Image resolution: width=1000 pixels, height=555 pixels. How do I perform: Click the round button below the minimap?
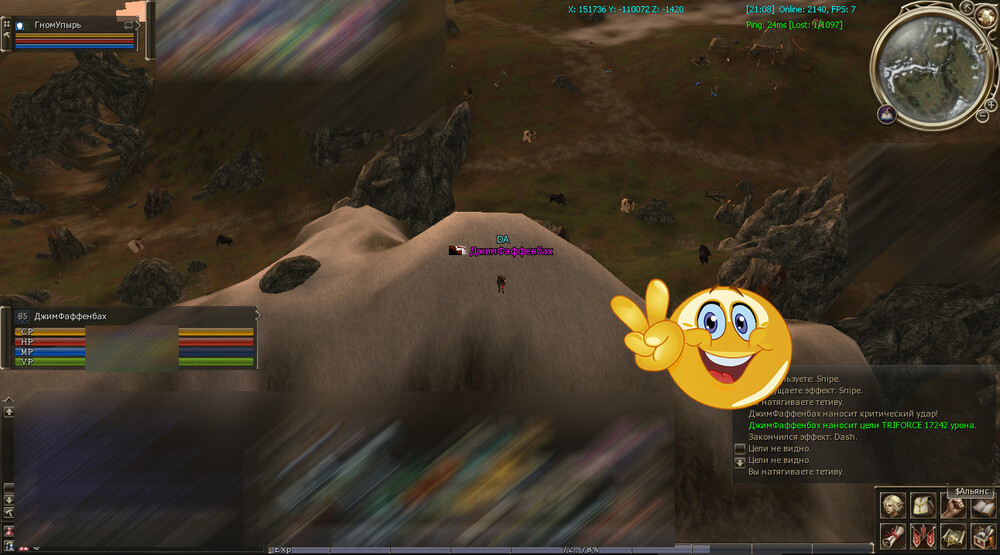tap(886, 115)
